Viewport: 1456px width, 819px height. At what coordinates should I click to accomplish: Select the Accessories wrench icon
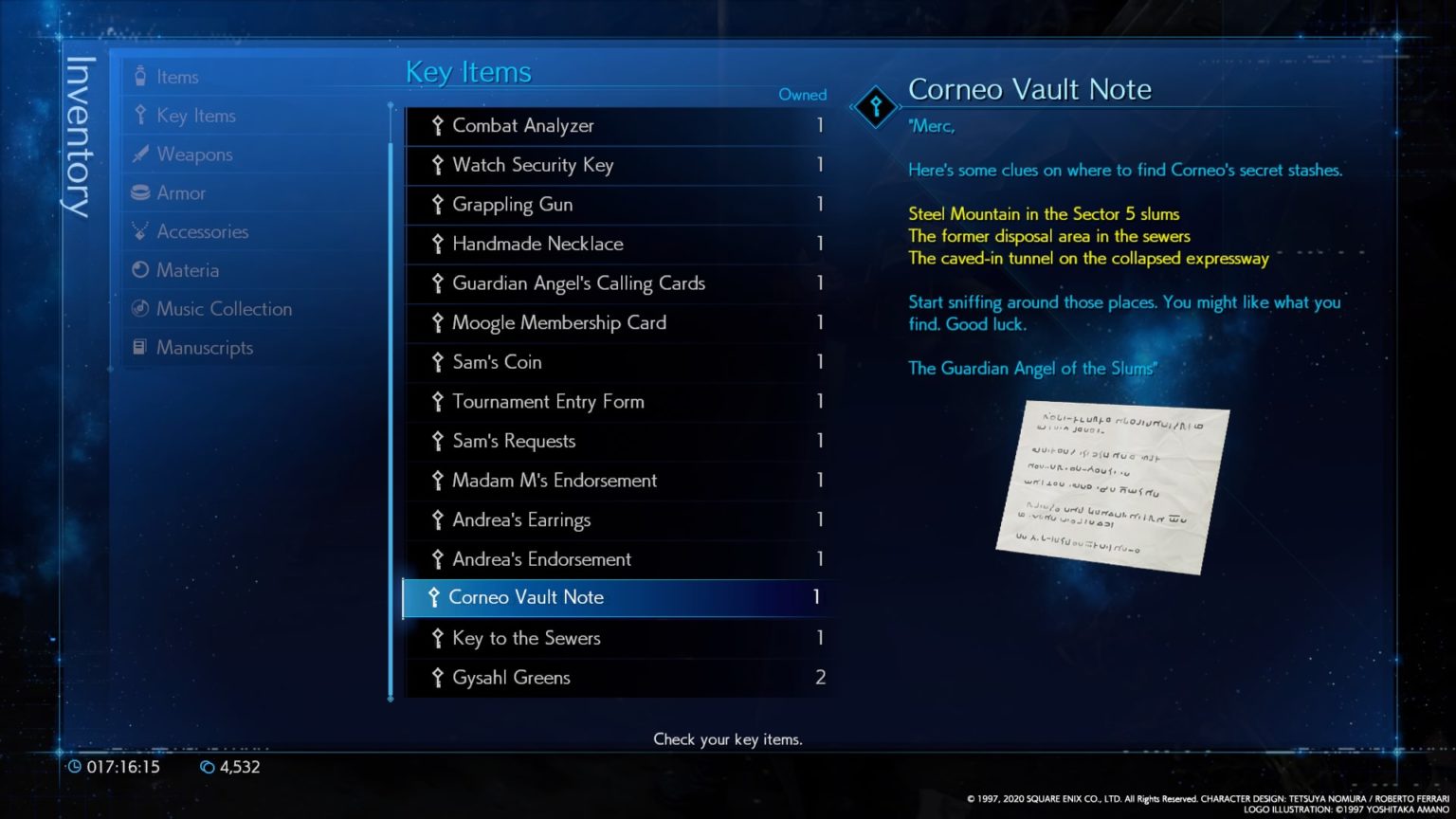[141, 231]
